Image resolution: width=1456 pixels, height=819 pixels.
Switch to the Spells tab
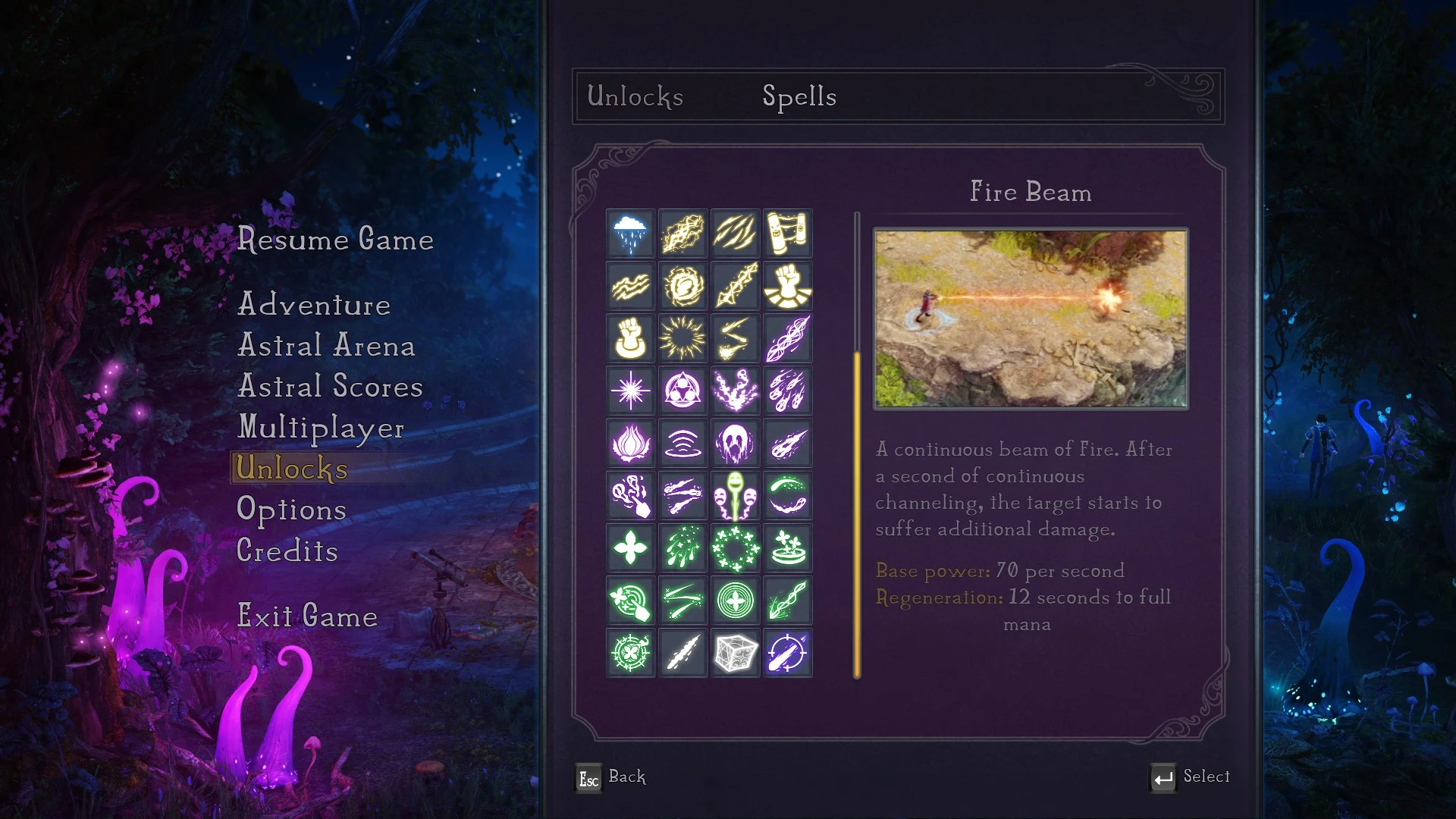click(799, 97)
